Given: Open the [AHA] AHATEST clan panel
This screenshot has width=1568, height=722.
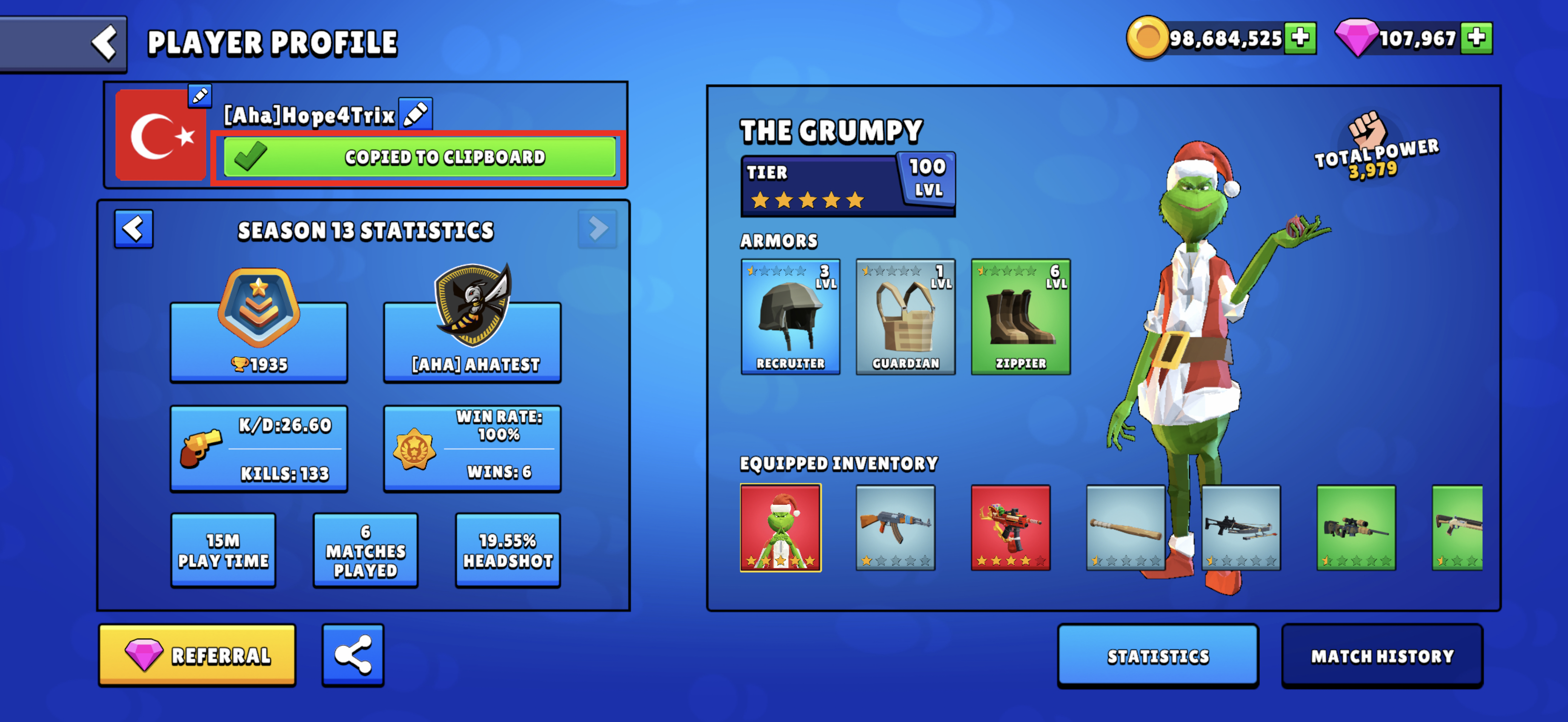Looking at the screenshot, I should 473,341.
